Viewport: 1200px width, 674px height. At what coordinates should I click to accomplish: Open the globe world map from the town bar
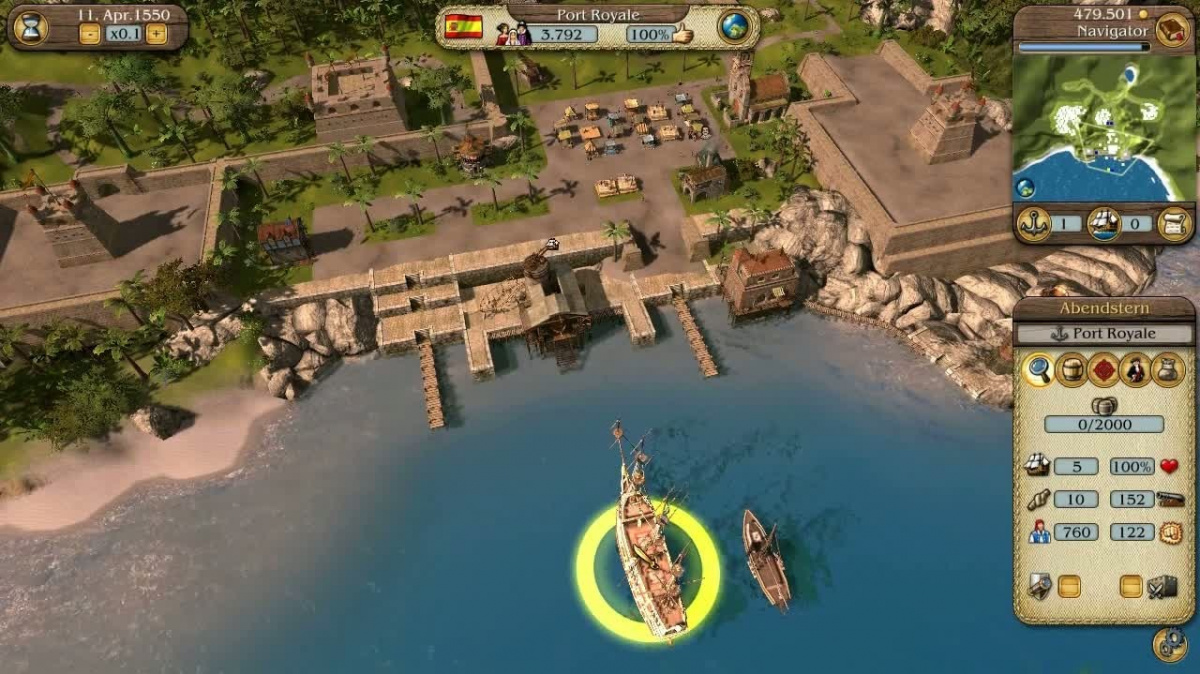tap(734, 27)
